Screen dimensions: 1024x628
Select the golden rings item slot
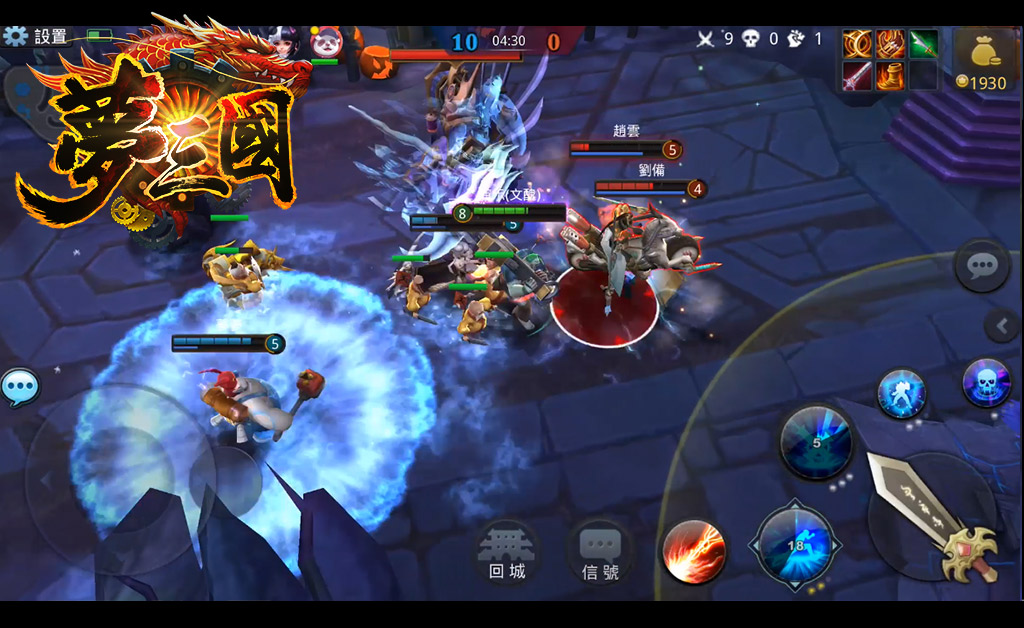pos(857,44)
